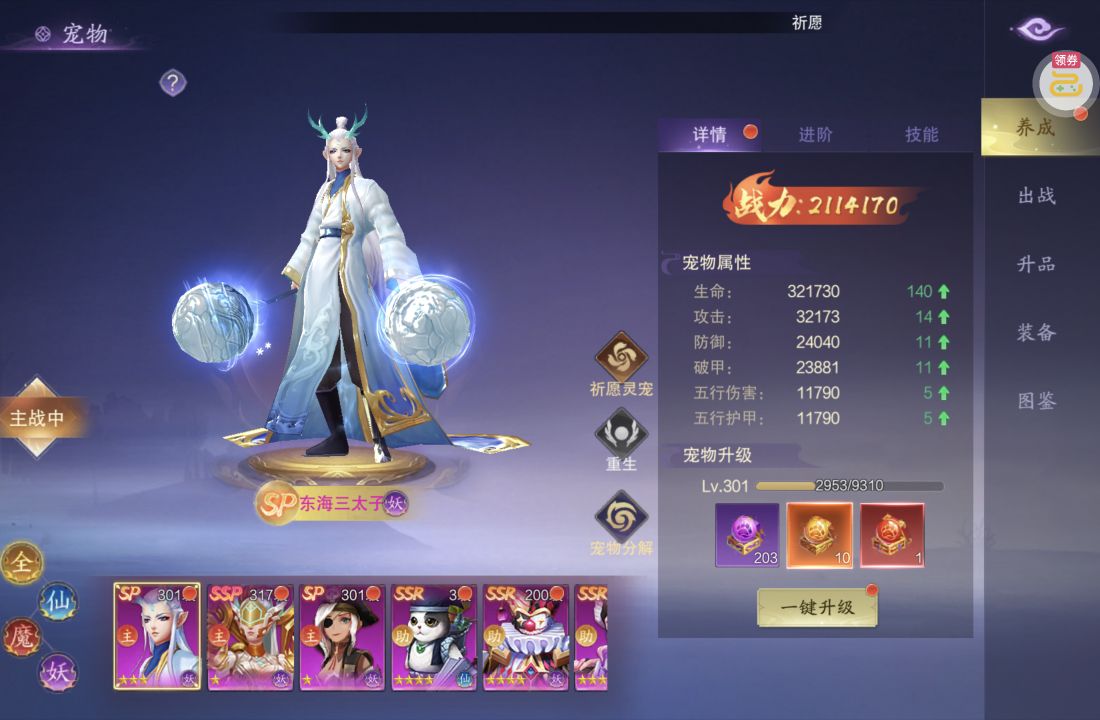The image size is (1100, 720).
Task: Switch to the 进阶 tab
Action: (815, 135)
